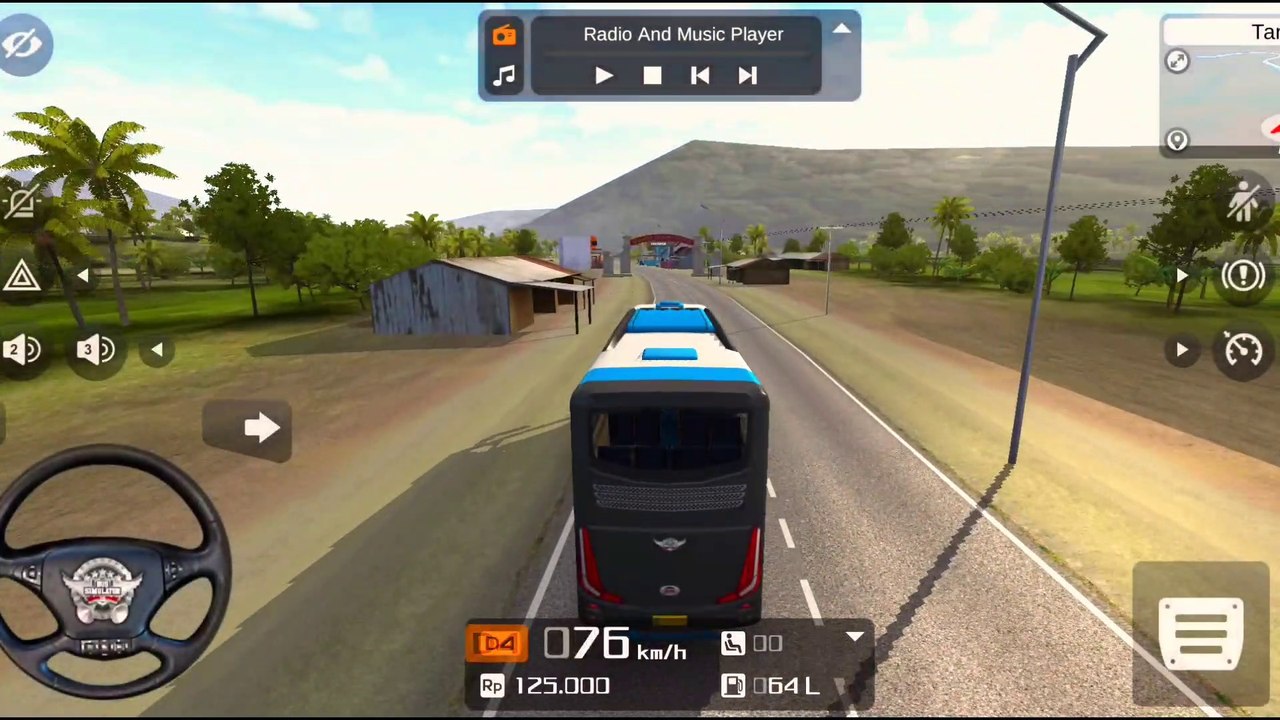Image resolution: width=1280 pixels, height=720 pixels.
Task: Collapse the Radio And Music Player panel
Action: [842, 29]
